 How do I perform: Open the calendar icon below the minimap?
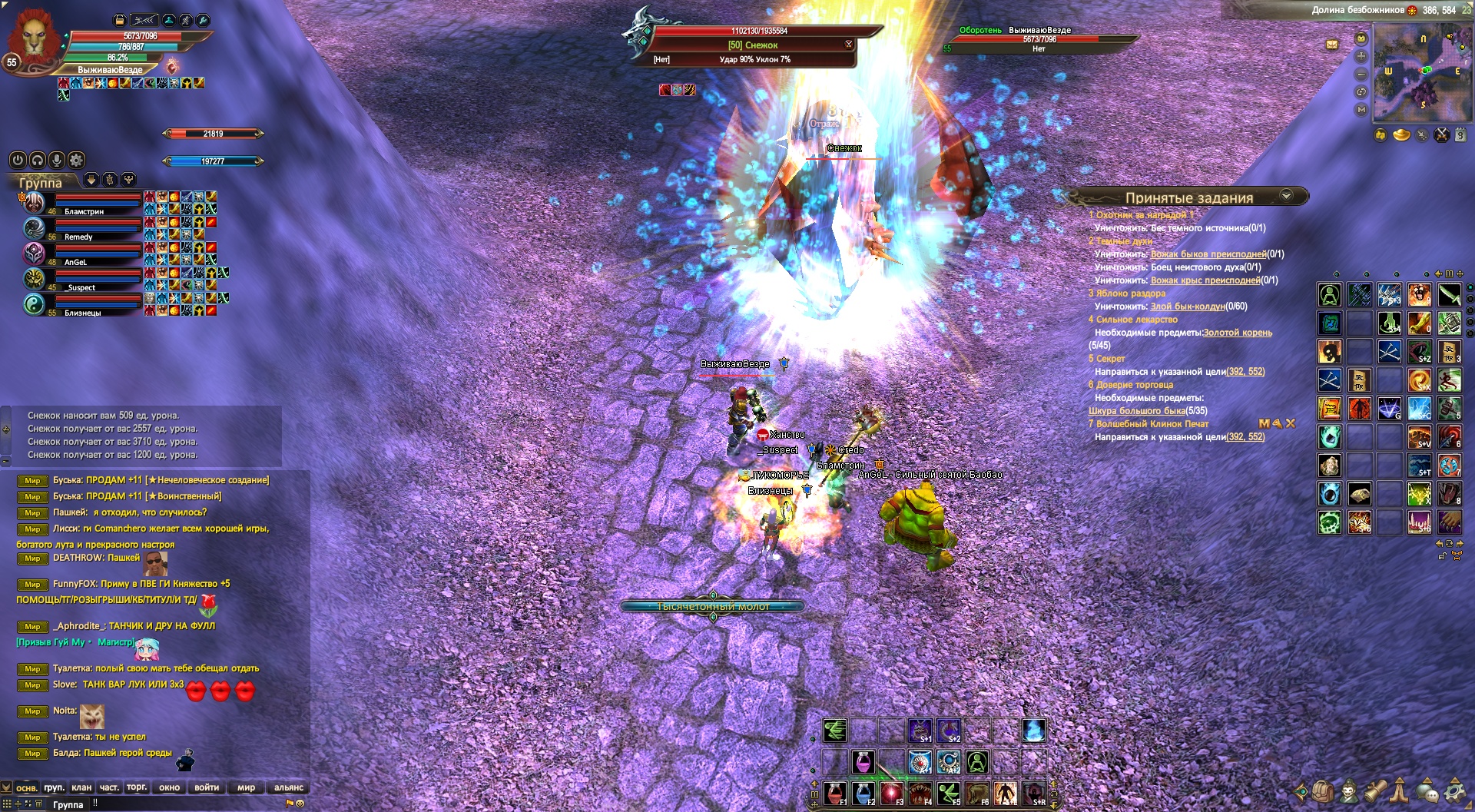click(x=1460, y=135)
